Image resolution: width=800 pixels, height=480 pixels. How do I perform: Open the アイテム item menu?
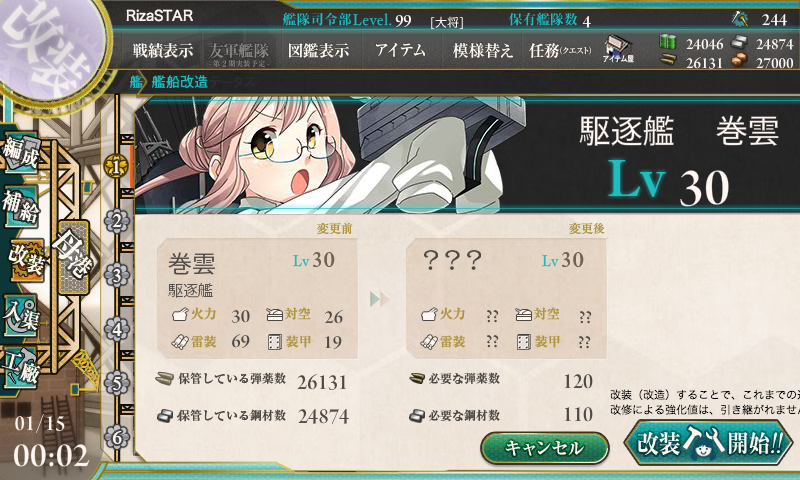tap(400, 50)
